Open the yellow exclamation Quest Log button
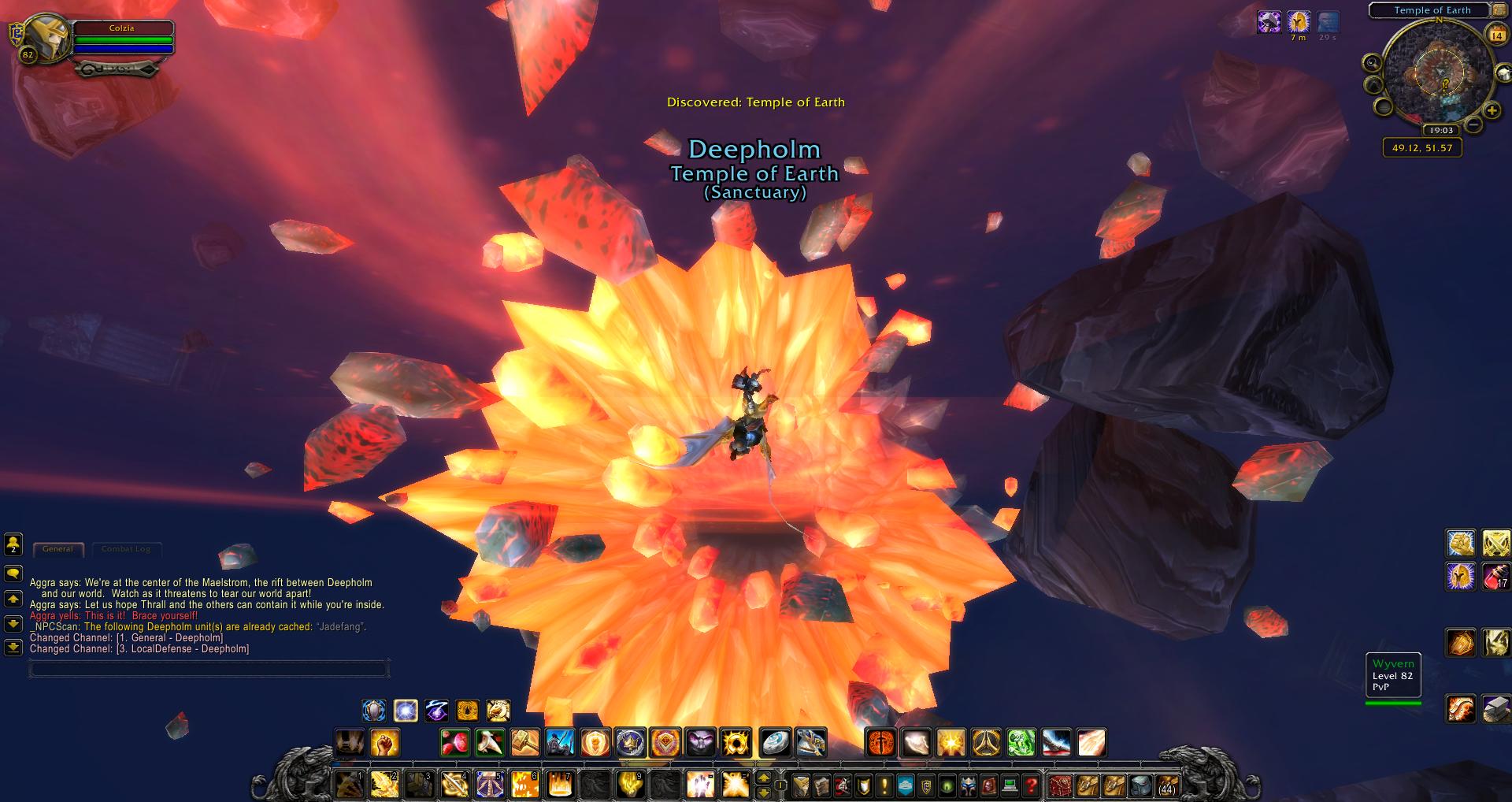This screenshot has width=1512, height=802. [884, 785]
